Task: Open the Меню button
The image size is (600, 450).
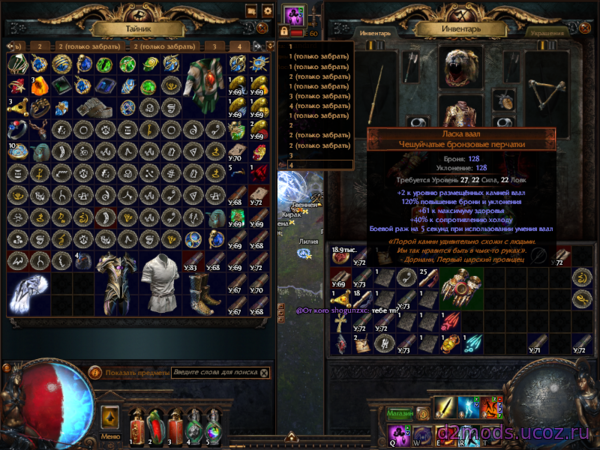Action: pos(112,437)
